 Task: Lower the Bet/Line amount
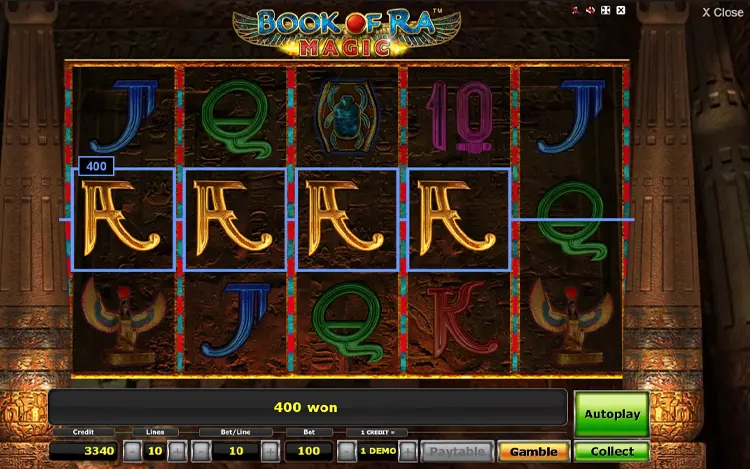point(200,450)
